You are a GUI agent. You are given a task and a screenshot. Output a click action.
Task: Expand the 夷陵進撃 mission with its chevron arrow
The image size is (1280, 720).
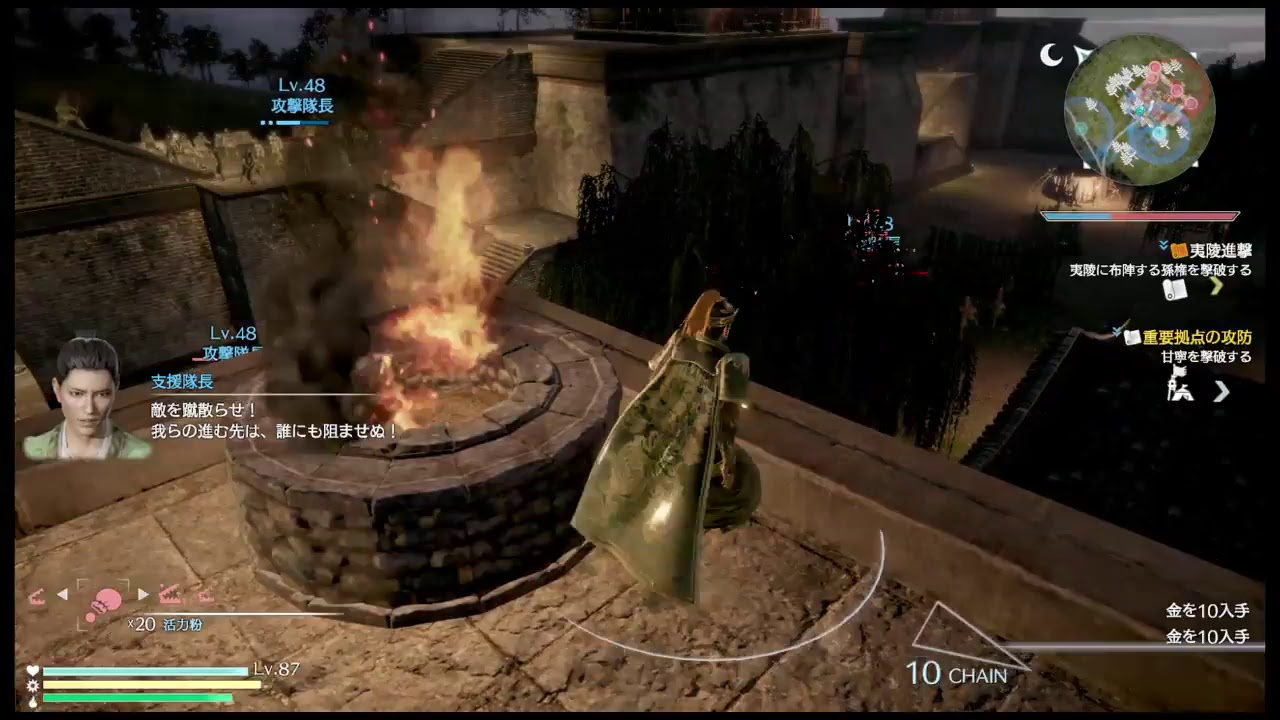point(1216,288)
